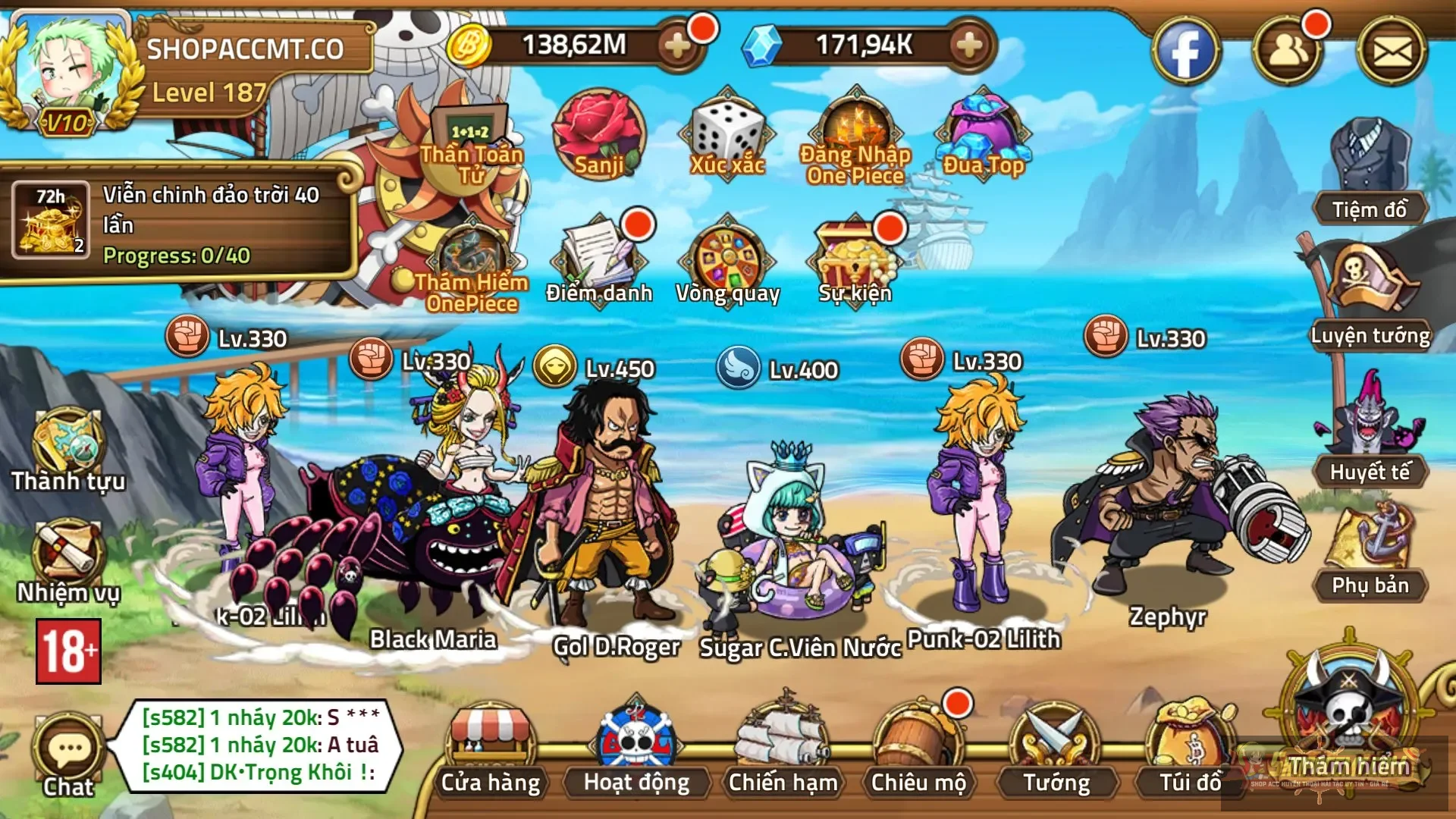
Task: Open the mail envelope inbox
Action: (x=1392, y=52)
